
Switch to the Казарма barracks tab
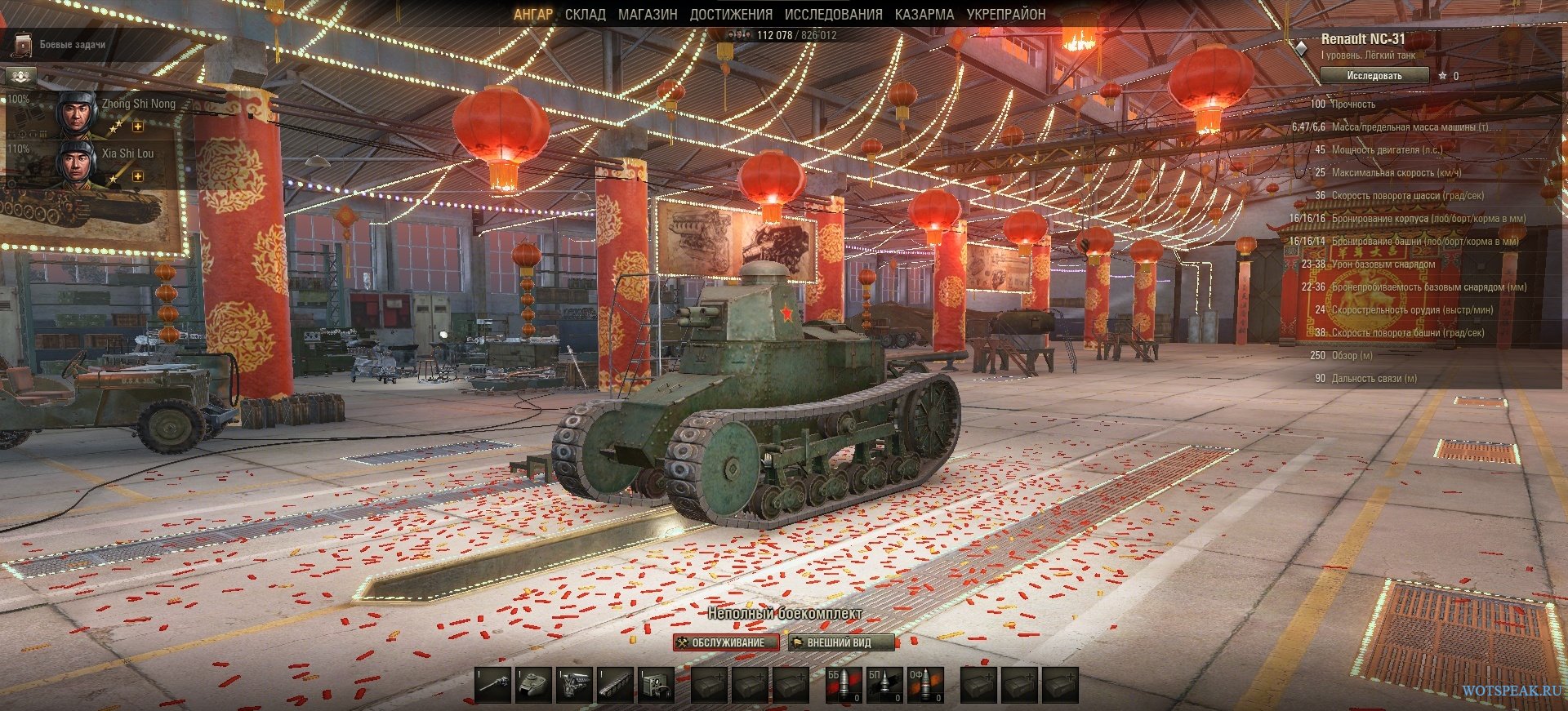click(924, 15)
